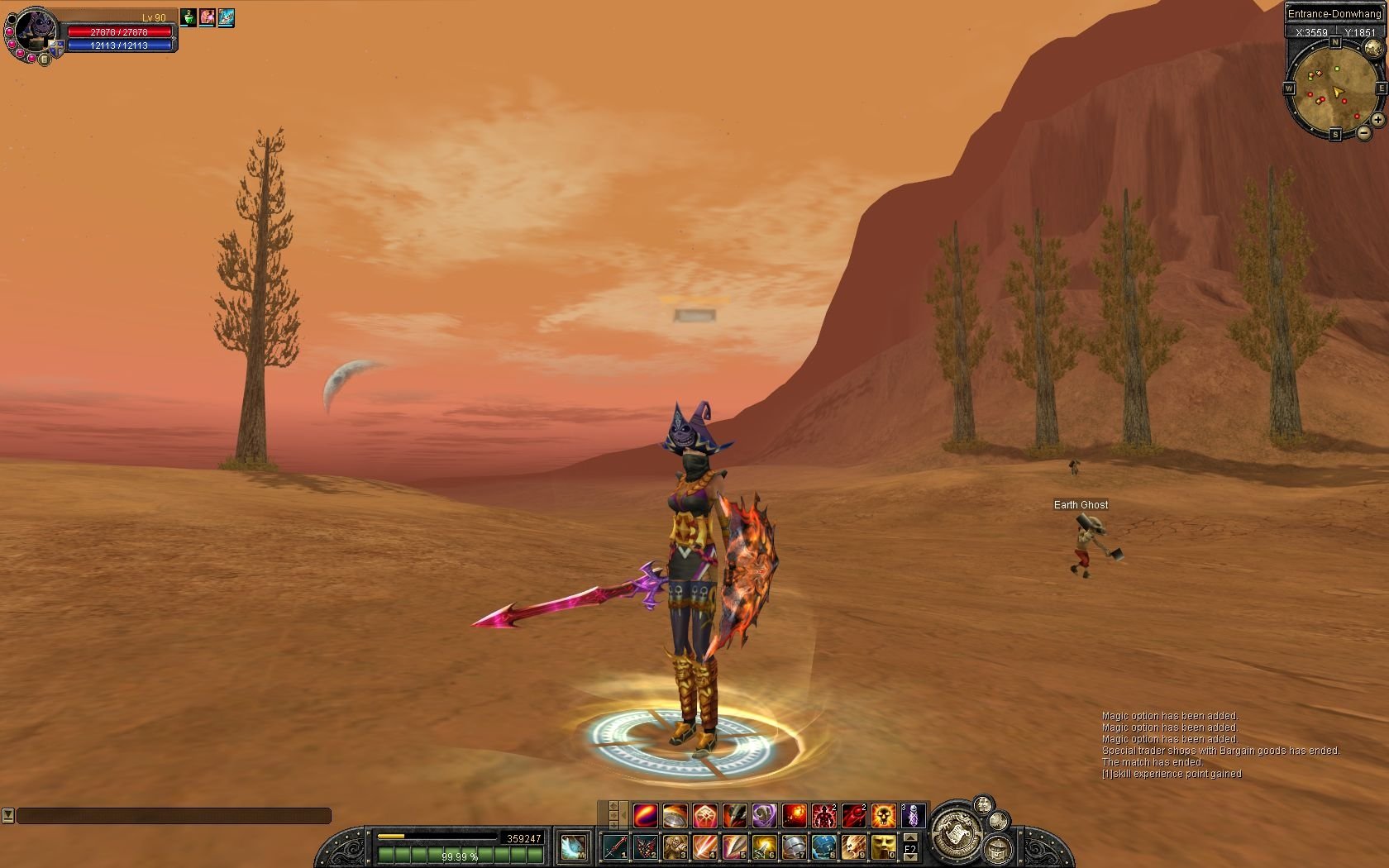The width and height of the screenshot is (1389, 868).
Task: Select the character portrait
Action: point(35,31)
